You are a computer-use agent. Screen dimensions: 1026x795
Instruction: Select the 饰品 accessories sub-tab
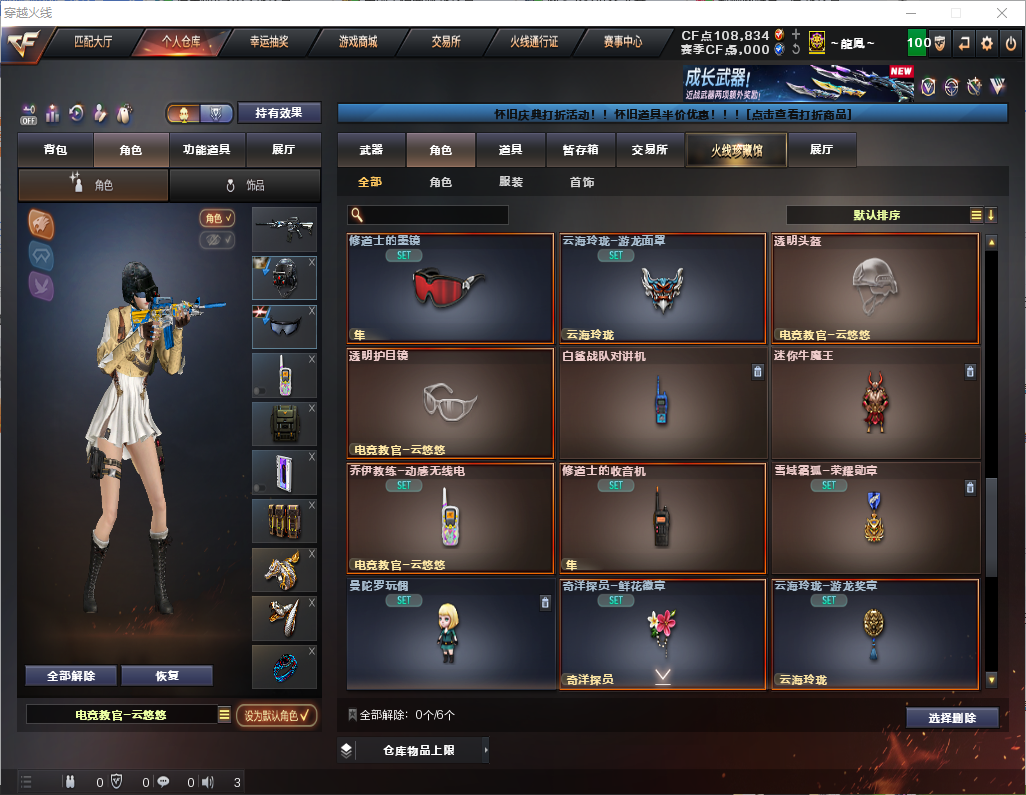(245, 185)
